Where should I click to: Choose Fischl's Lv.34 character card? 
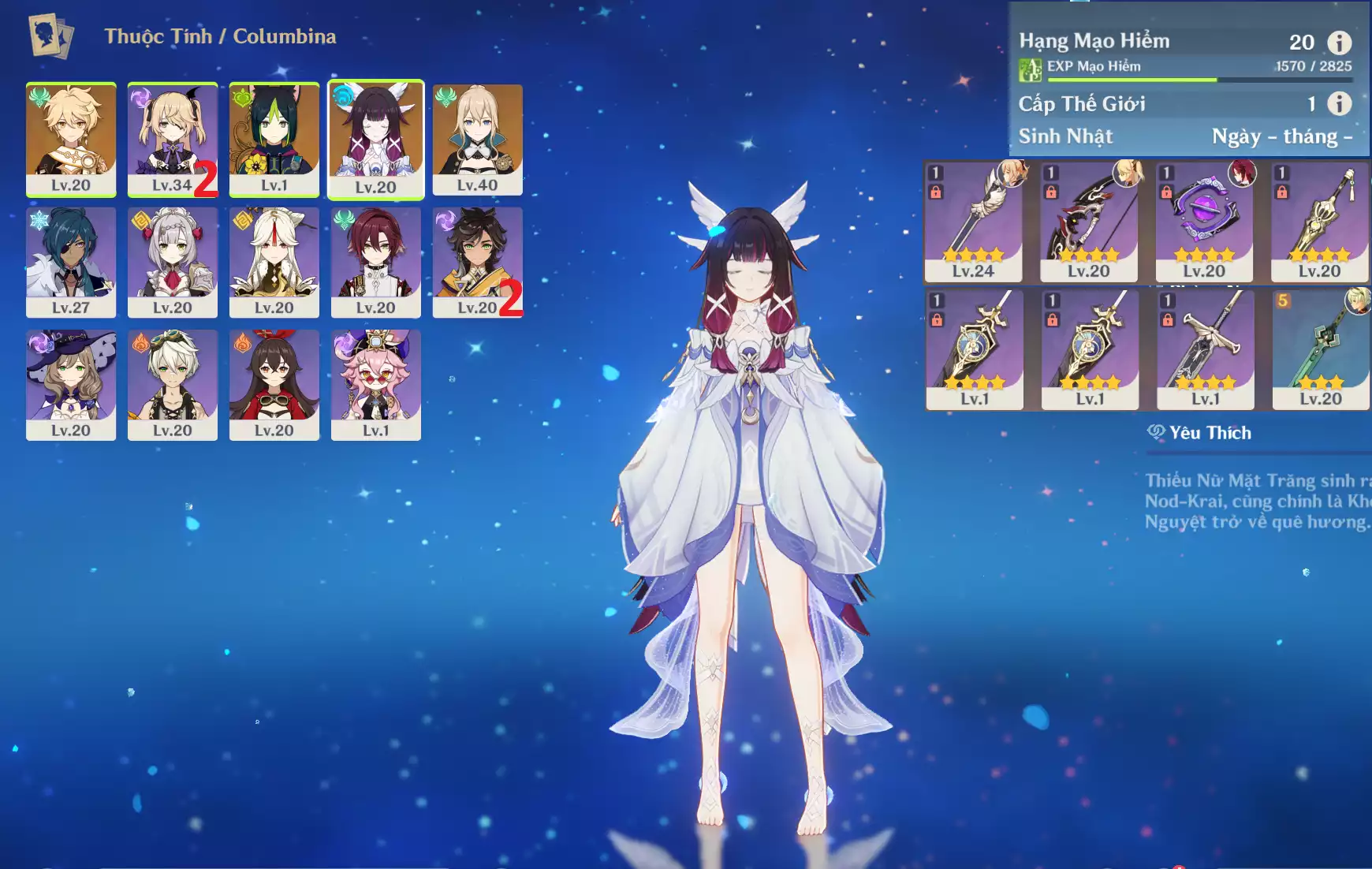(172, 138)
